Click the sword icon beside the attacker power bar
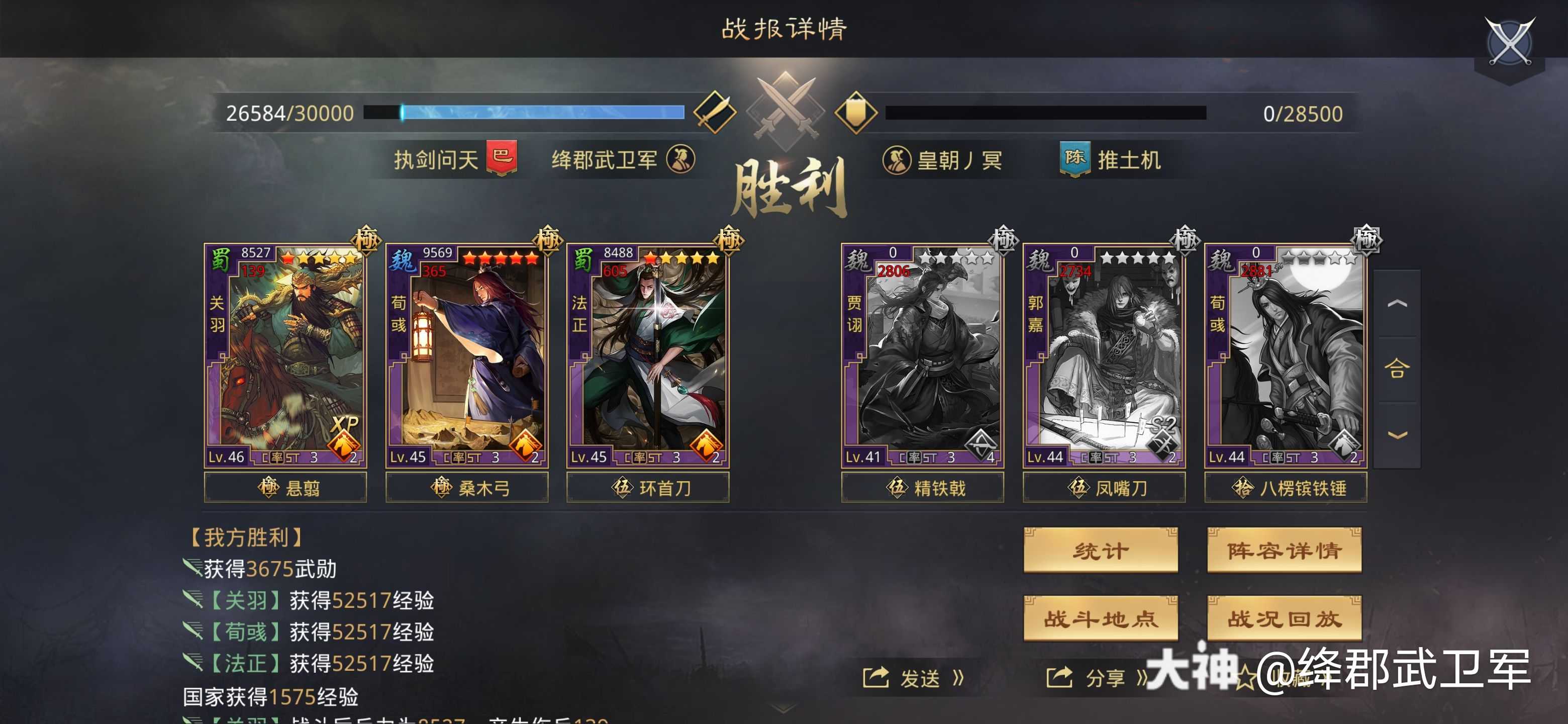 [717, 113]
